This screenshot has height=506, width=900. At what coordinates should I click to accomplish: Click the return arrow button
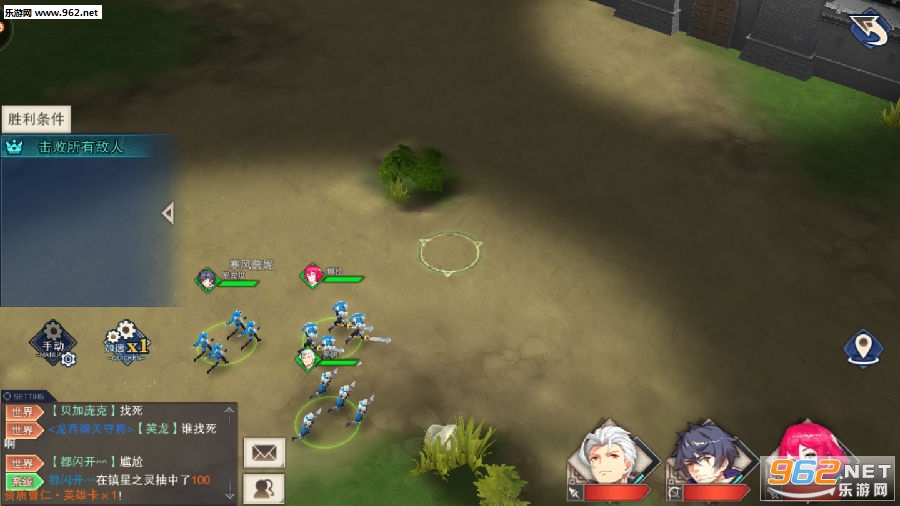(869, 29)
